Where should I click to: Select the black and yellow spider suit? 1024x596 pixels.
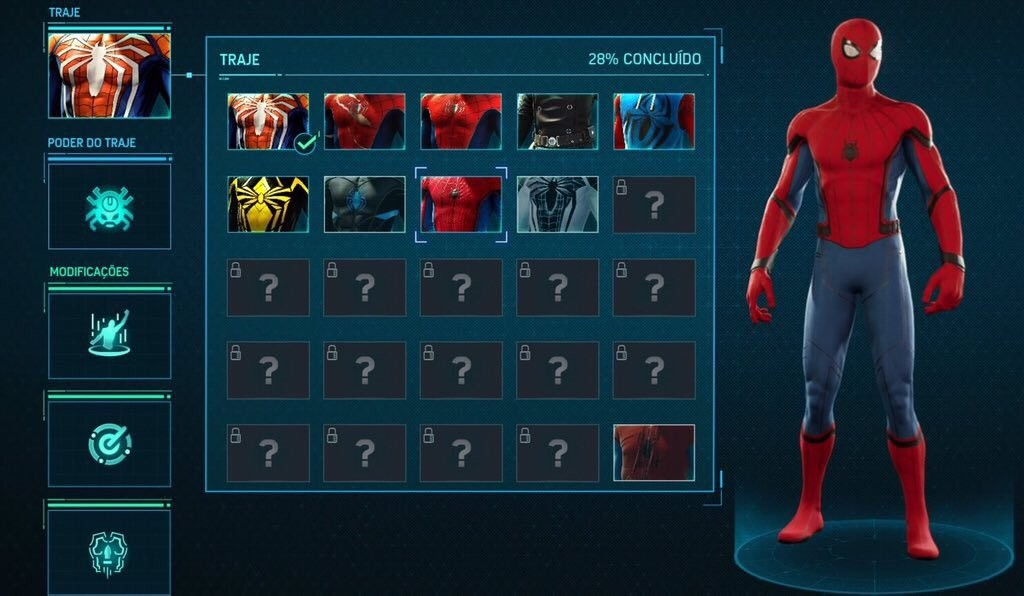268,204
